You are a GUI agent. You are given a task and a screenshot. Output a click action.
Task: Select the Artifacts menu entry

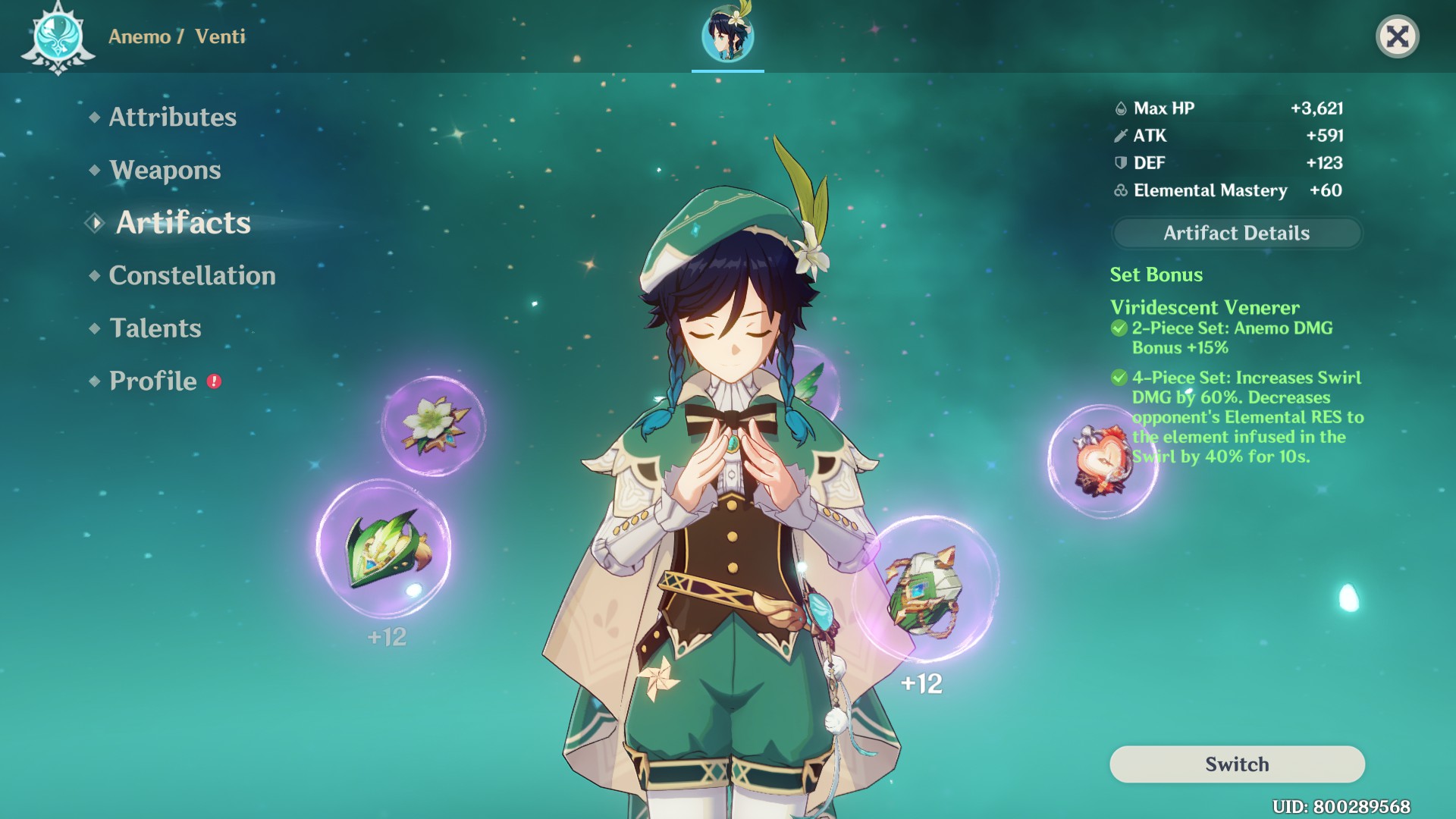[x=183, y=223]
